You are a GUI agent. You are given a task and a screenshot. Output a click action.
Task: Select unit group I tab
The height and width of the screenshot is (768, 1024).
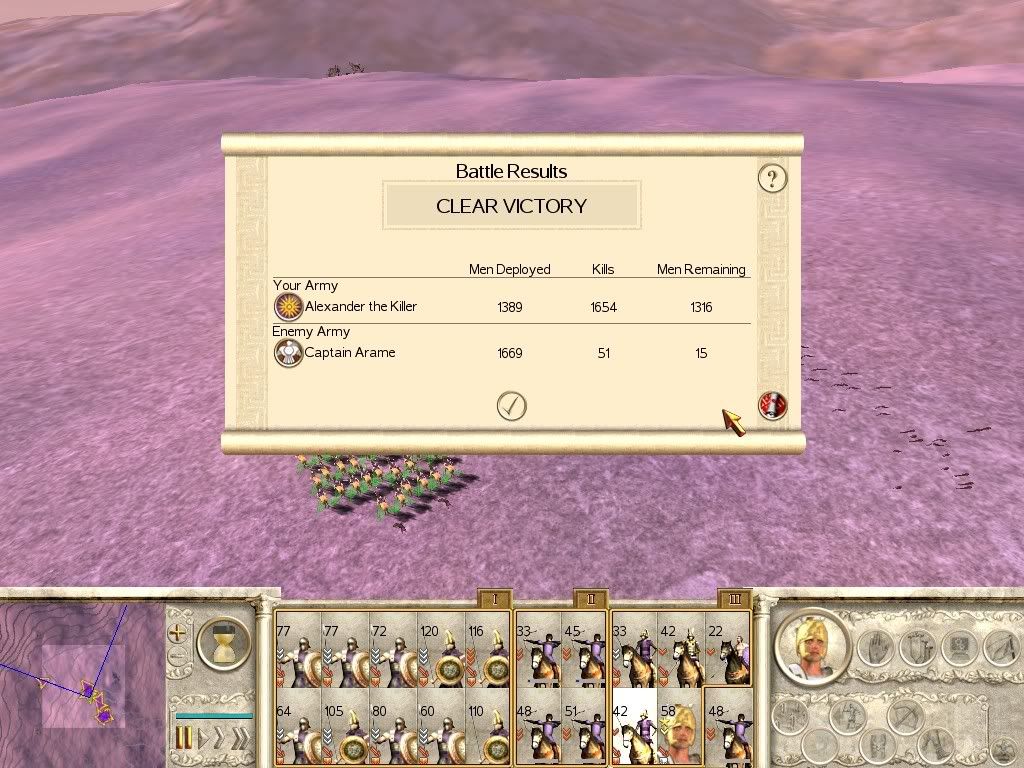[x=494, y=599]
